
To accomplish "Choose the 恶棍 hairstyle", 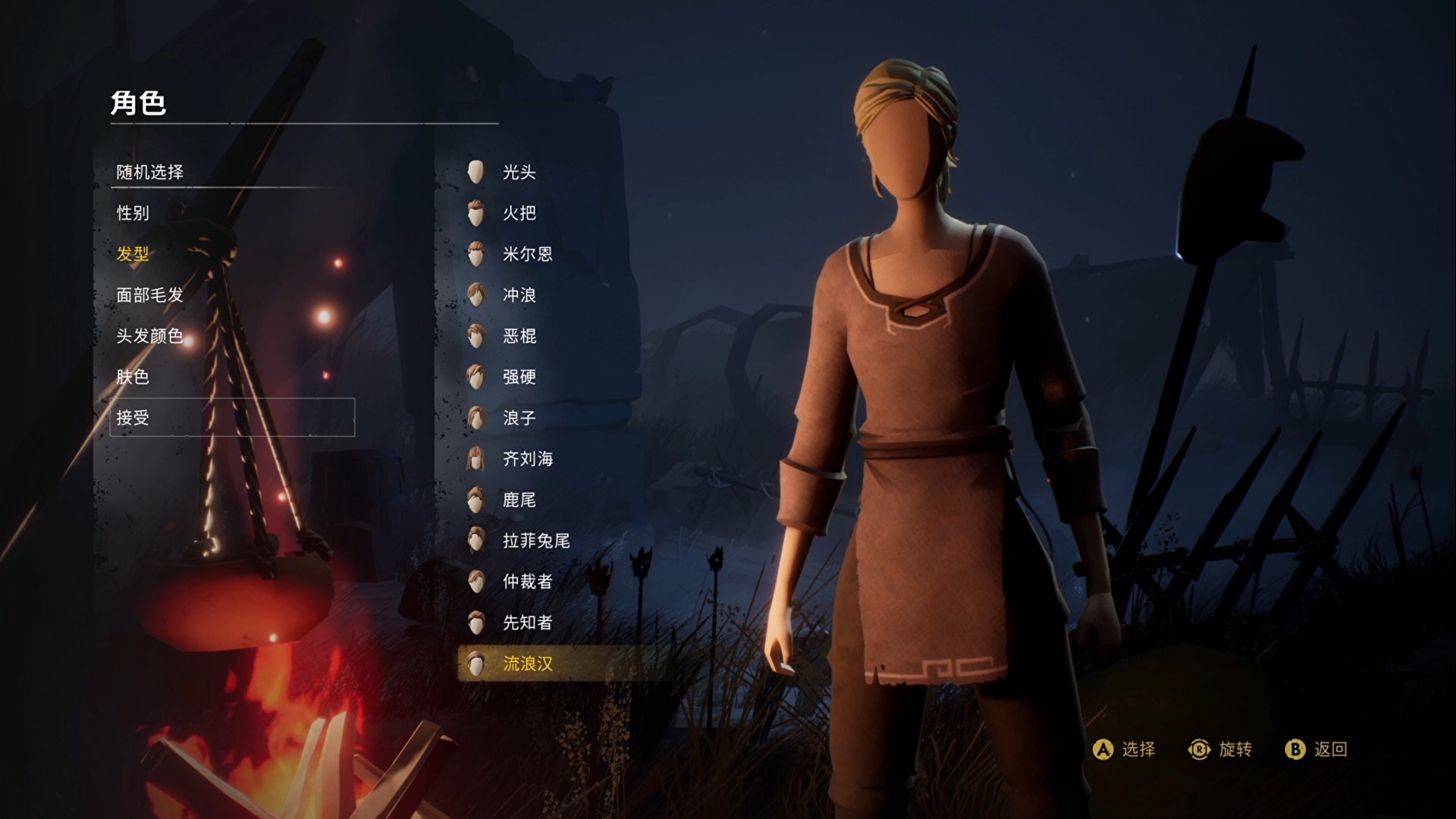I will click(x=519, y=336).
